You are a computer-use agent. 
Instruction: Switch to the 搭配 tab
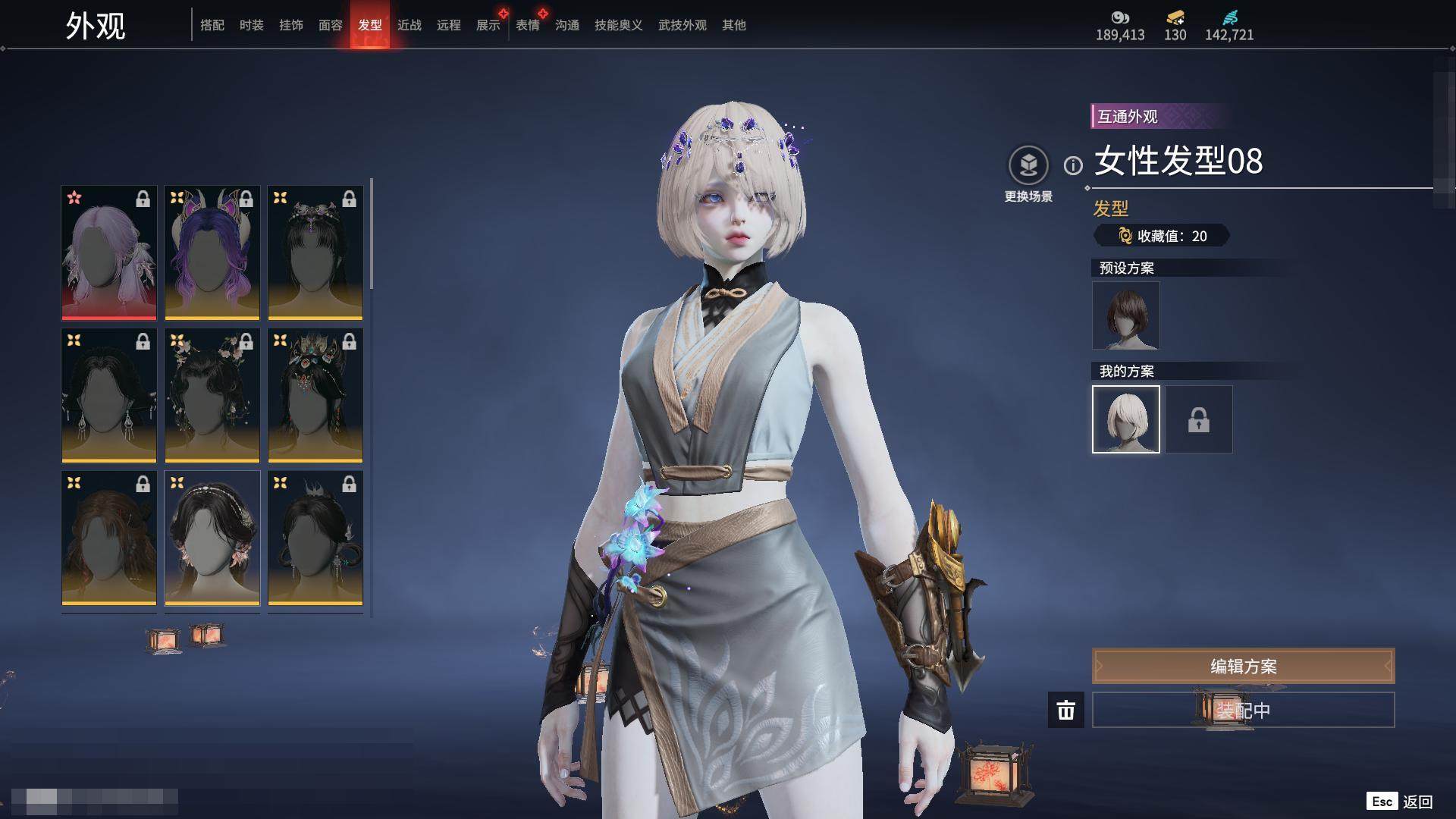coord(212,25)
